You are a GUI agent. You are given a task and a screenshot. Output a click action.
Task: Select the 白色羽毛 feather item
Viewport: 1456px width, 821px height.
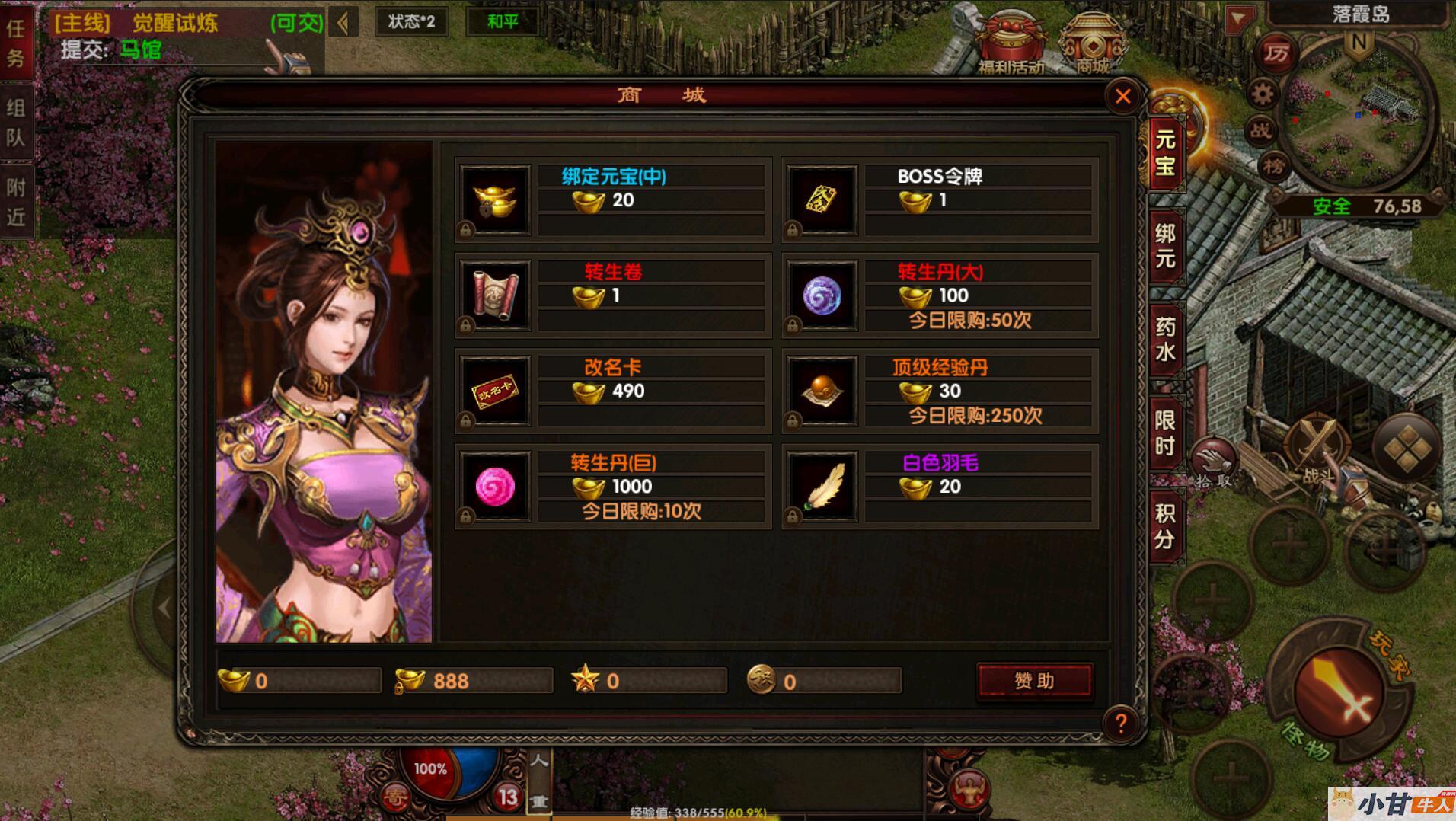click(822, 487)
